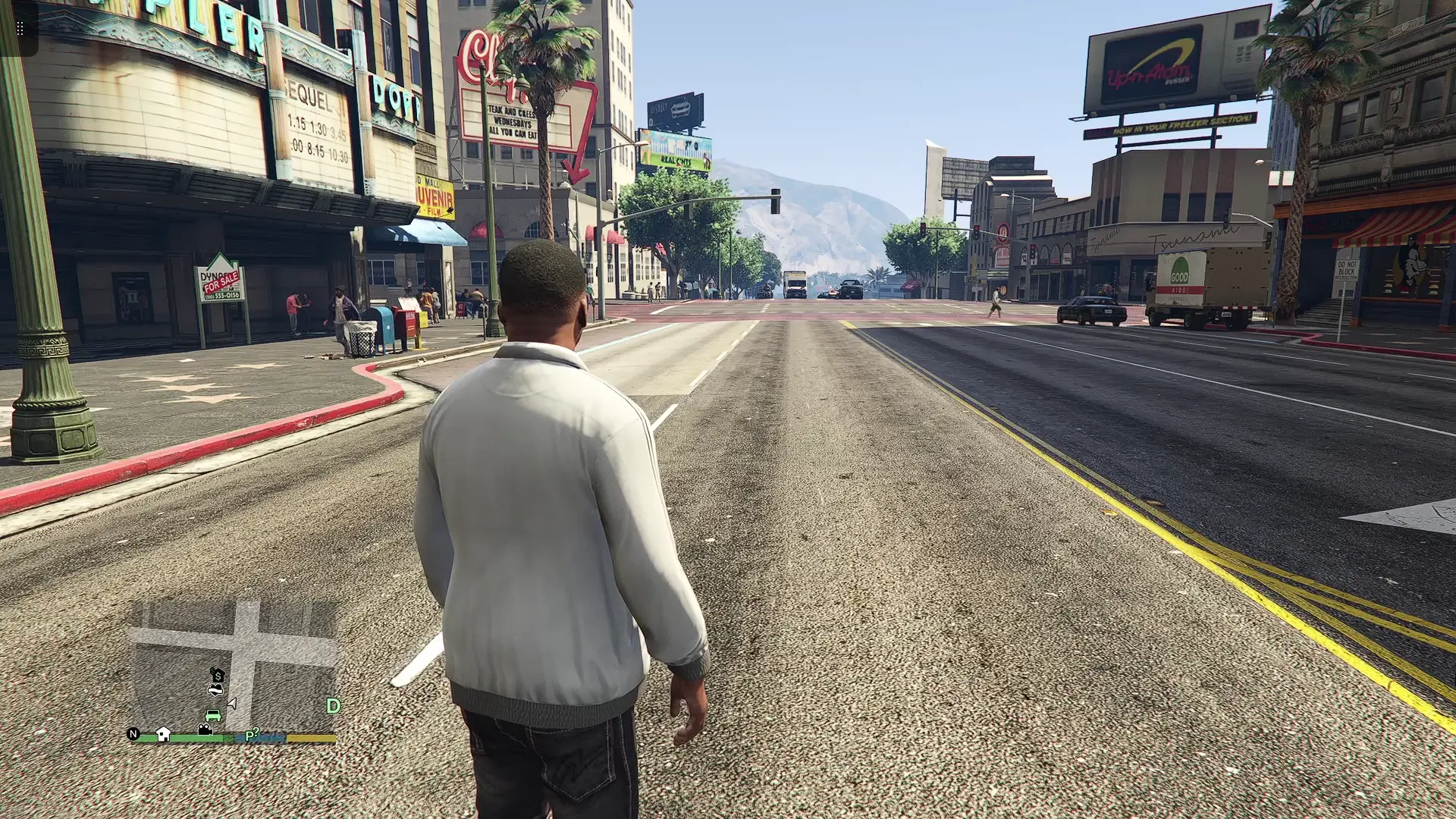The width and height of the screenshot is (1456, 819).
Task: Click the North compass marker on minimap
Action: [133, 734]
